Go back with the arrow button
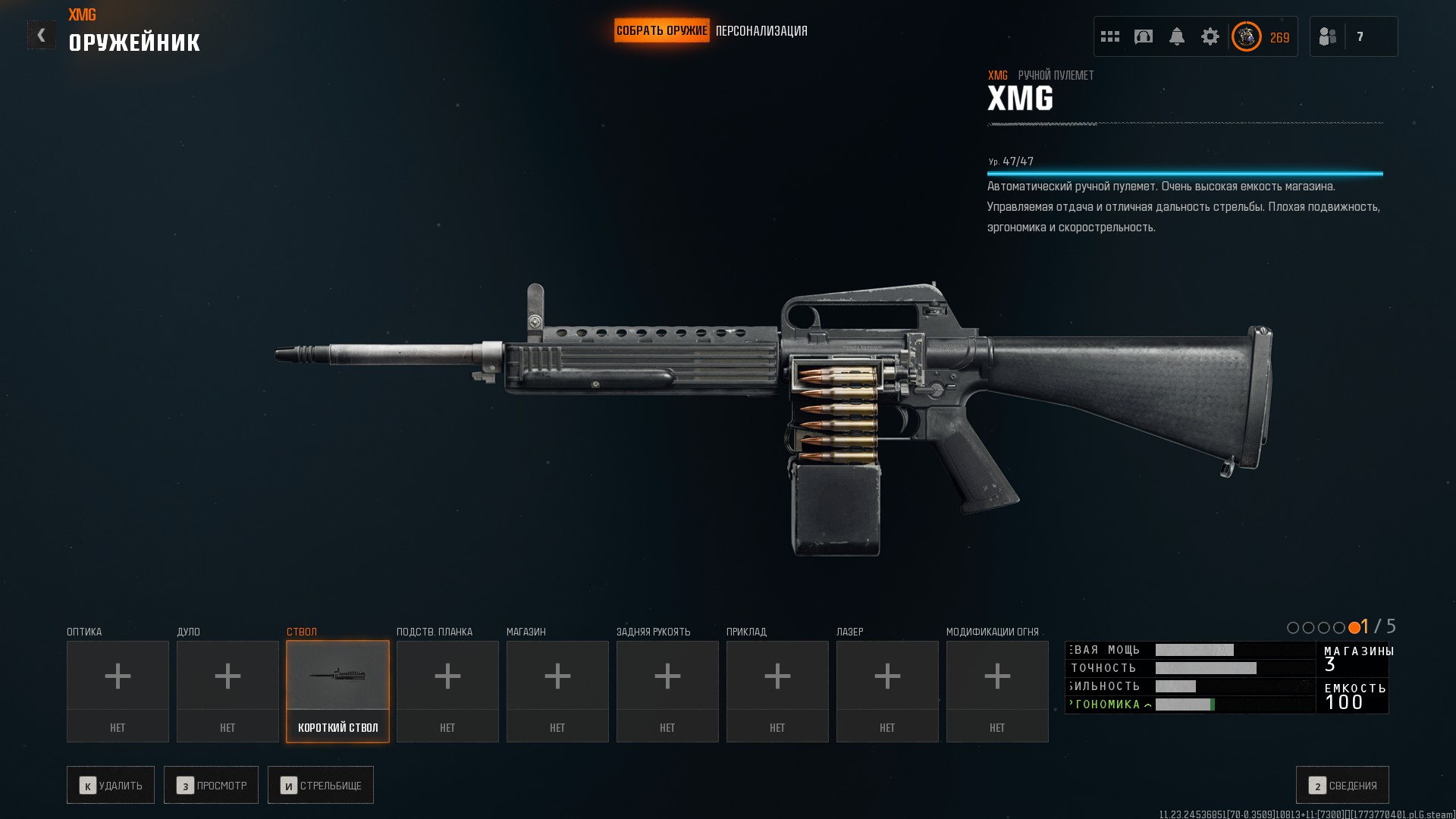This screenshot has width=1456, height=819. [x=41, y=35]
